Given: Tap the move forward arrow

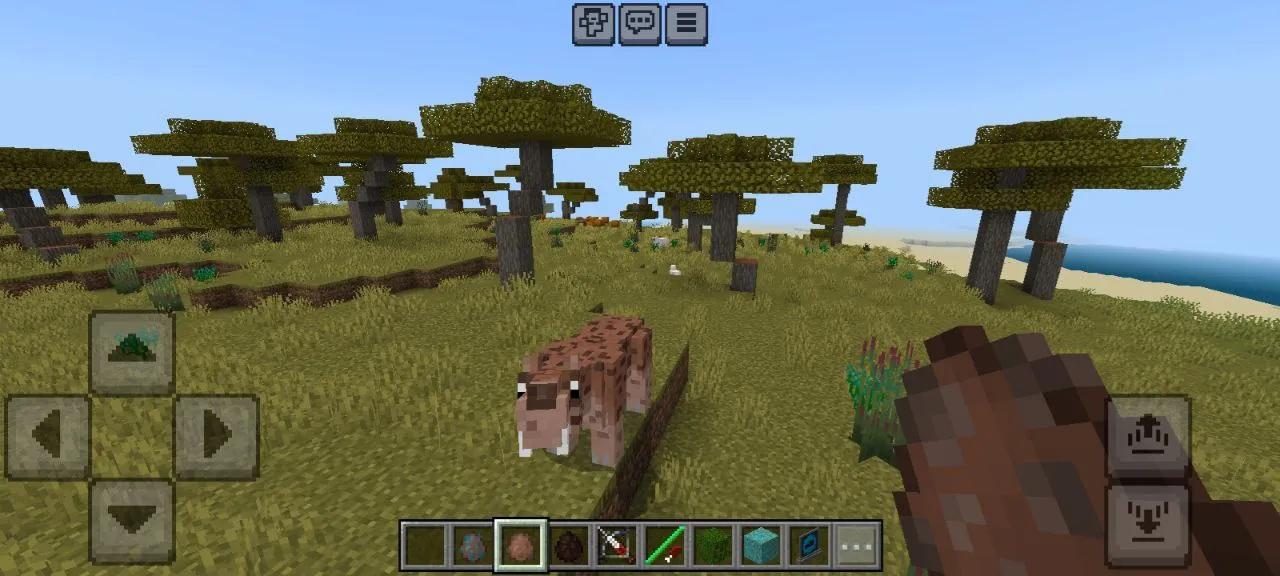Looking at the screenshot, I should tap(132, 351).
